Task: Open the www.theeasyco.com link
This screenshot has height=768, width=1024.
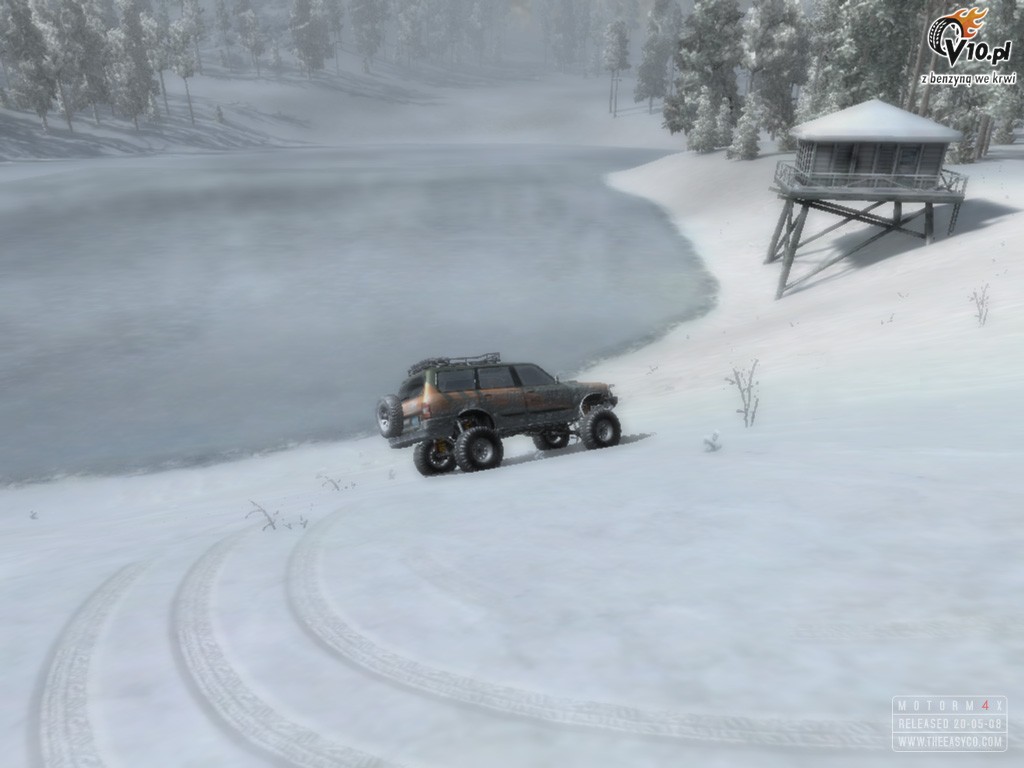Action: pos(949,741)
